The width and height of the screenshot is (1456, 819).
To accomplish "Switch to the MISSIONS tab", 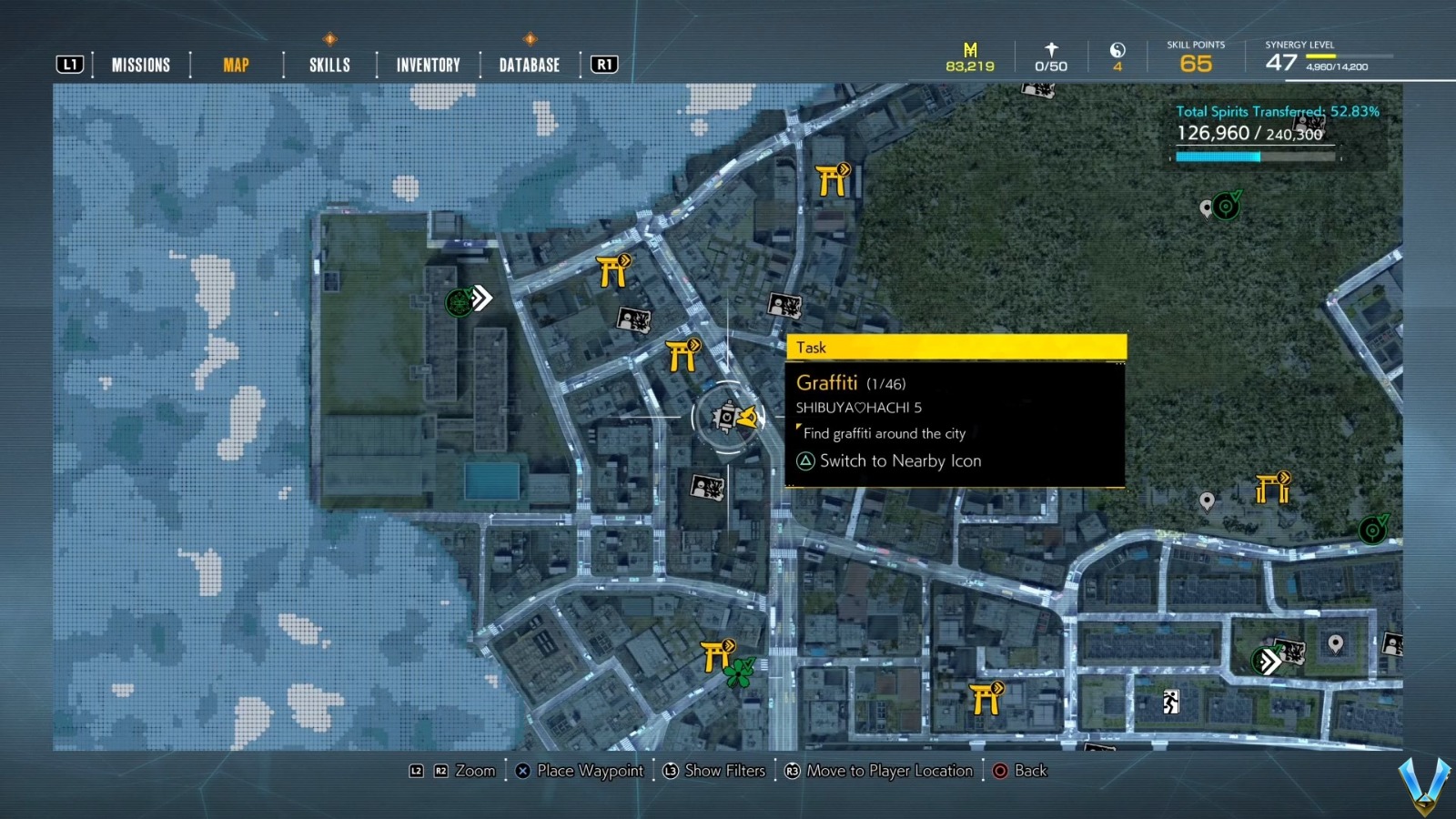I will click(x=140, y=65).
